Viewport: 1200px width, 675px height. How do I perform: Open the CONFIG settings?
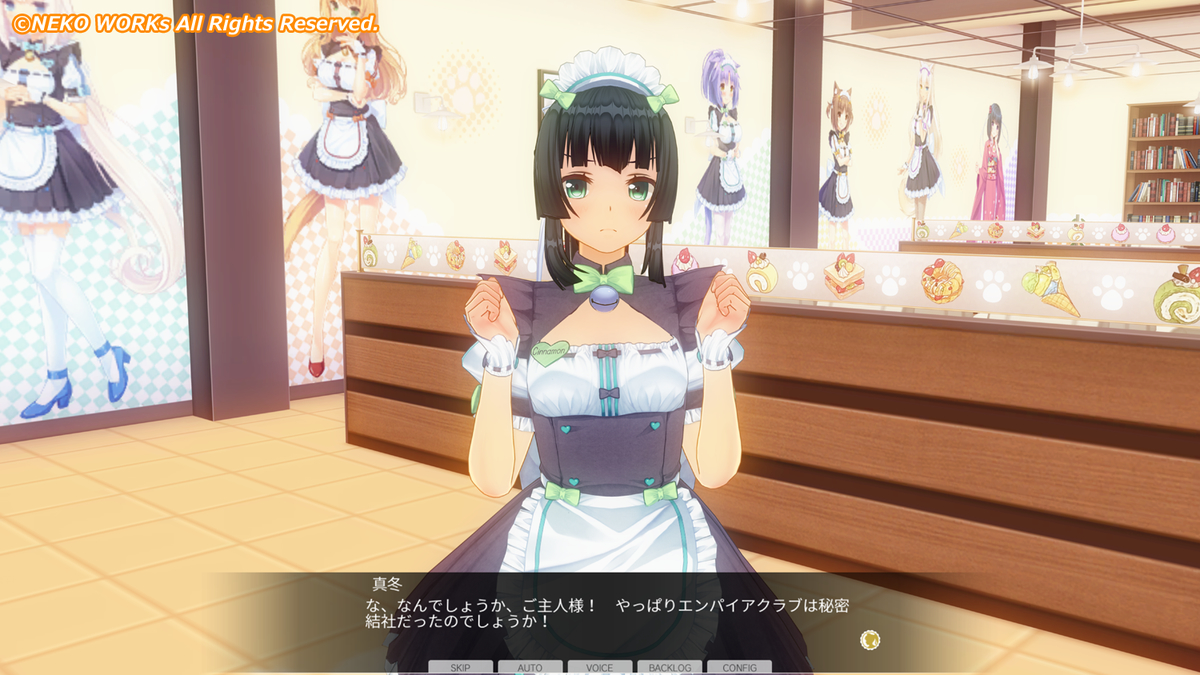(739, 667)
